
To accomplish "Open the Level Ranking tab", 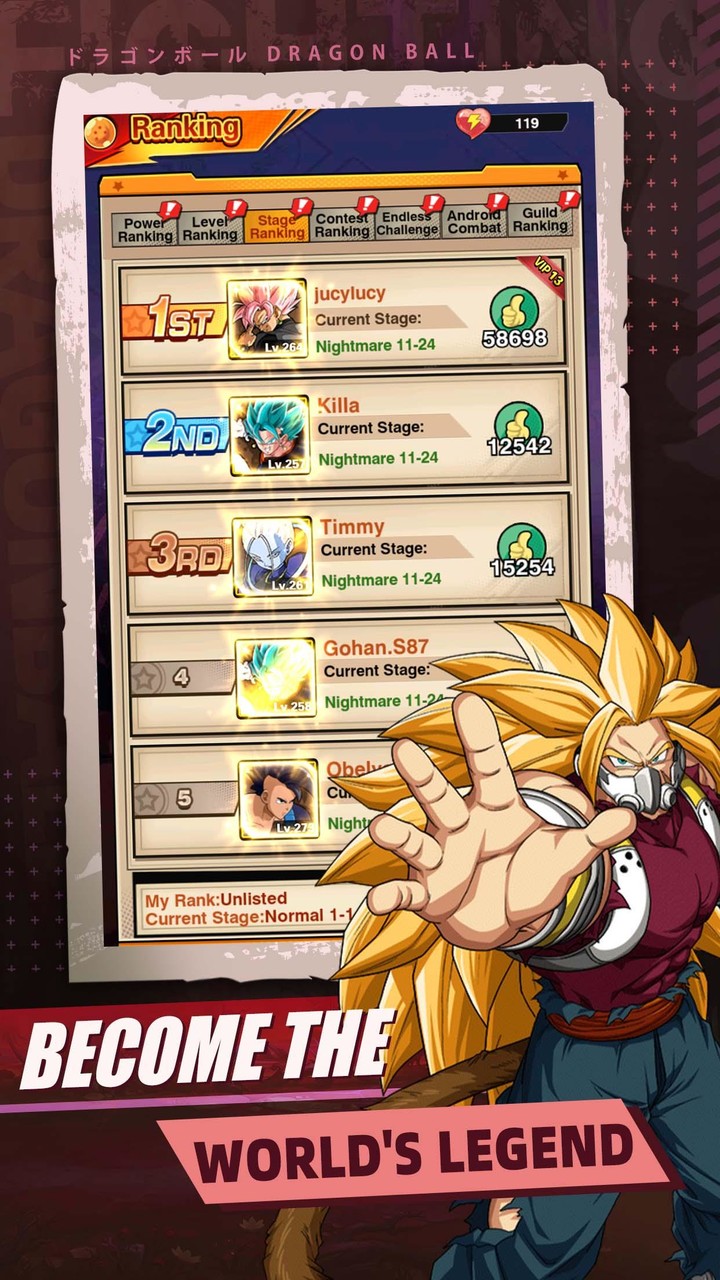I will (x=210, y=227).
